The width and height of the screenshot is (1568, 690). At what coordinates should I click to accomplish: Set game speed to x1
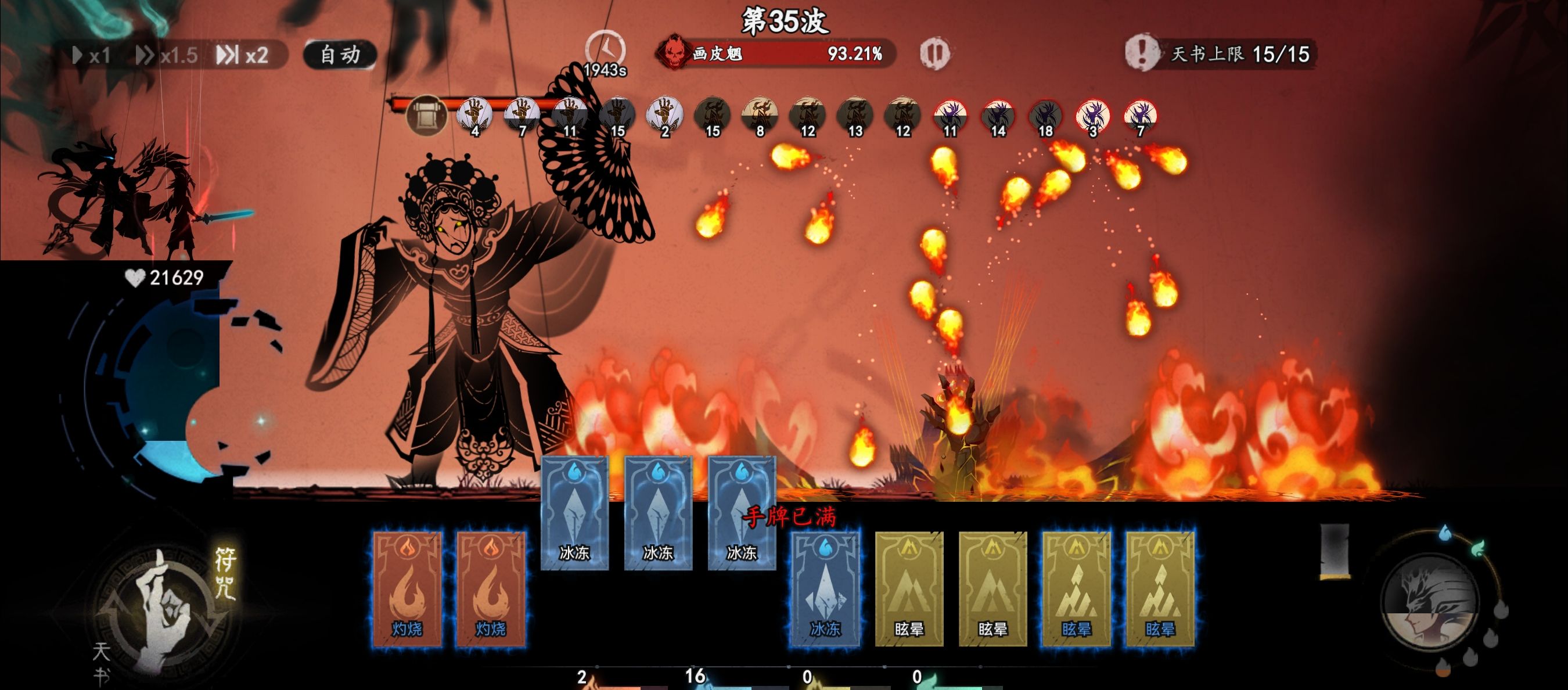click(x=92, y=55)
